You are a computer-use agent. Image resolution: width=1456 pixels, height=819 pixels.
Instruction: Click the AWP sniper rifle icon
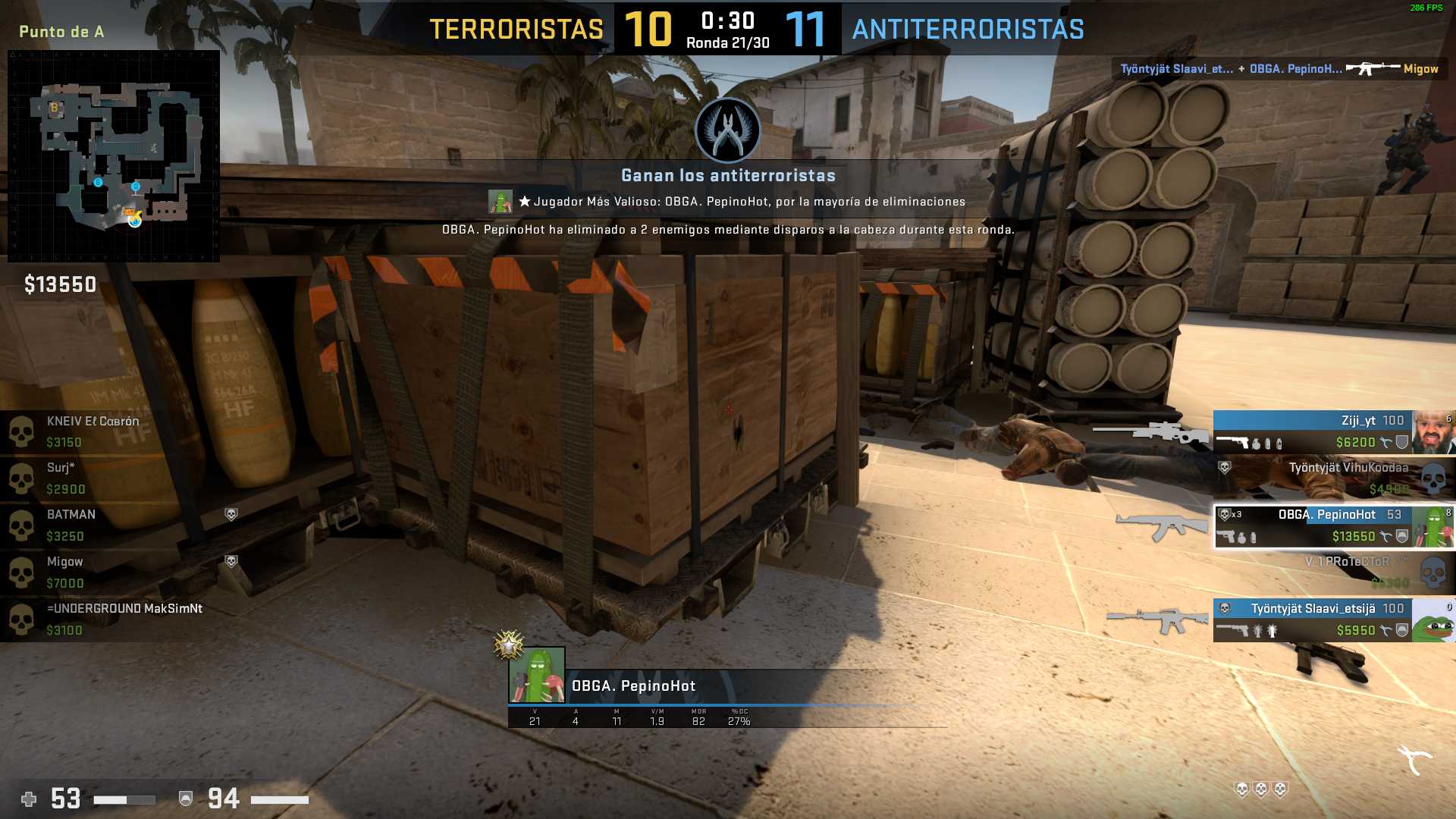coord(1150,431)
